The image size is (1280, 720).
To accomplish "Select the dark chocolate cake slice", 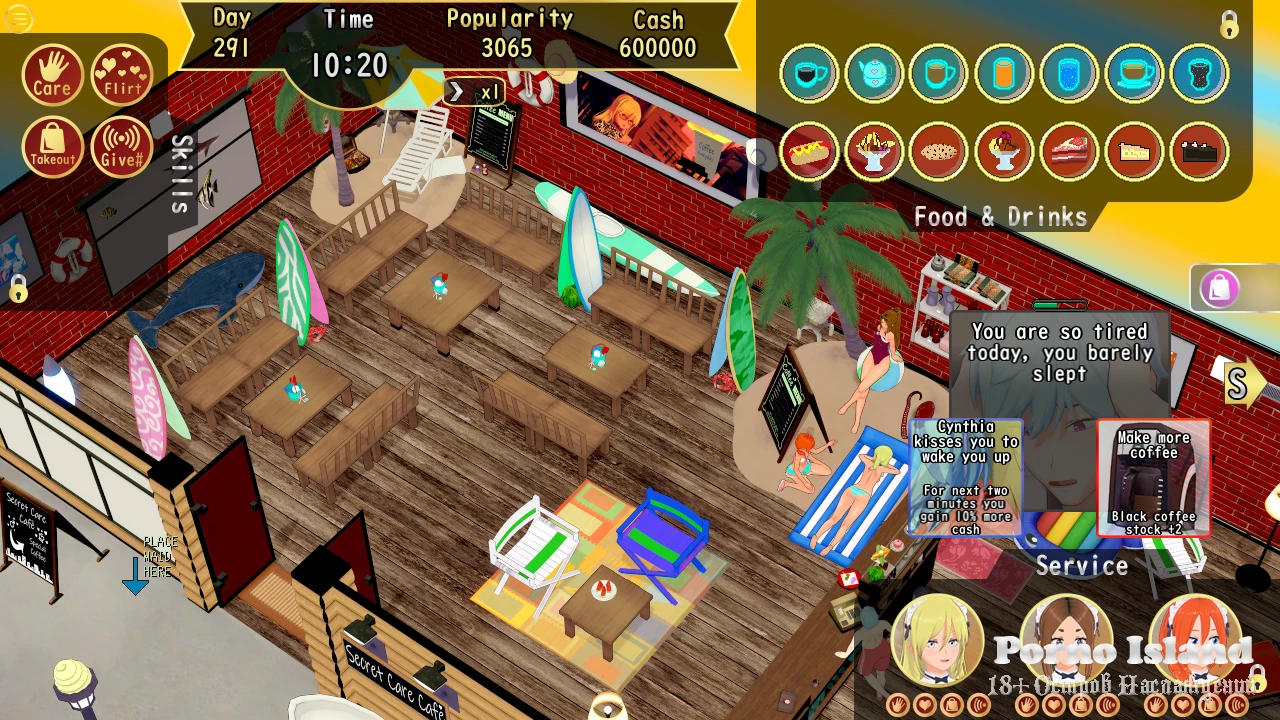I will tap(1199, 151).
